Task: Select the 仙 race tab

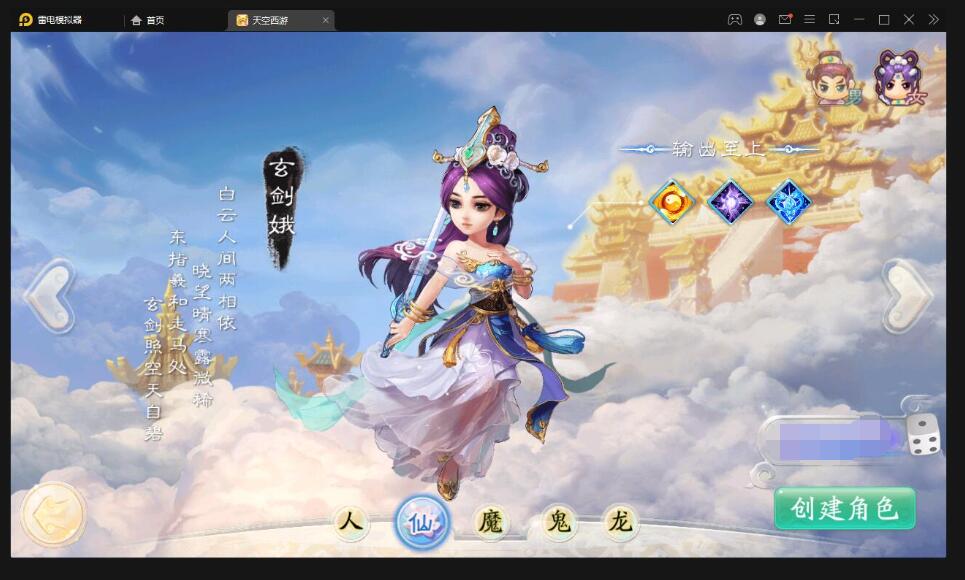Action: pos(422,522)
